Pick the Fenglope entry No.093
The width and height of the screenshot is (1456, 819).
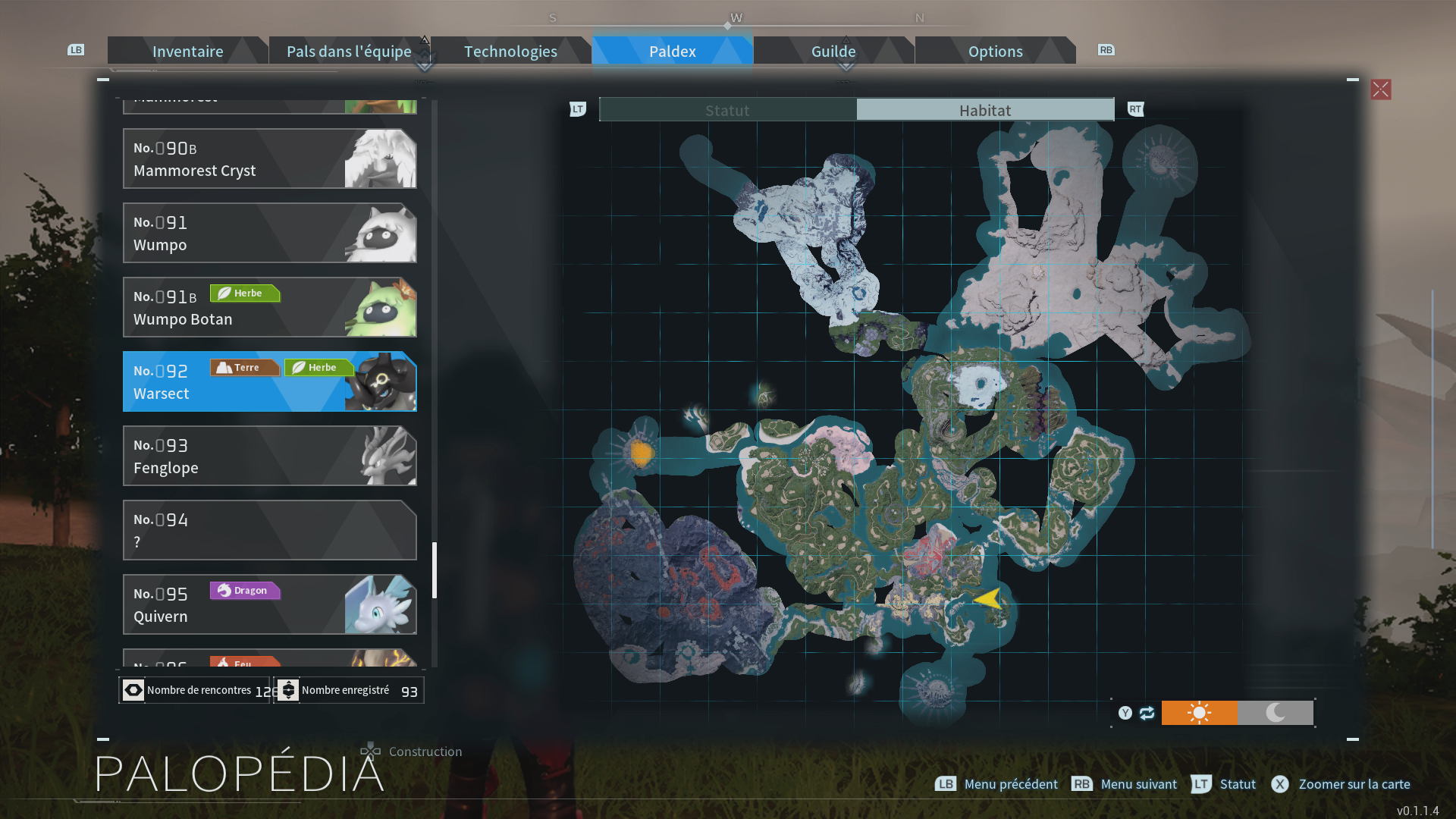point(269,456)
